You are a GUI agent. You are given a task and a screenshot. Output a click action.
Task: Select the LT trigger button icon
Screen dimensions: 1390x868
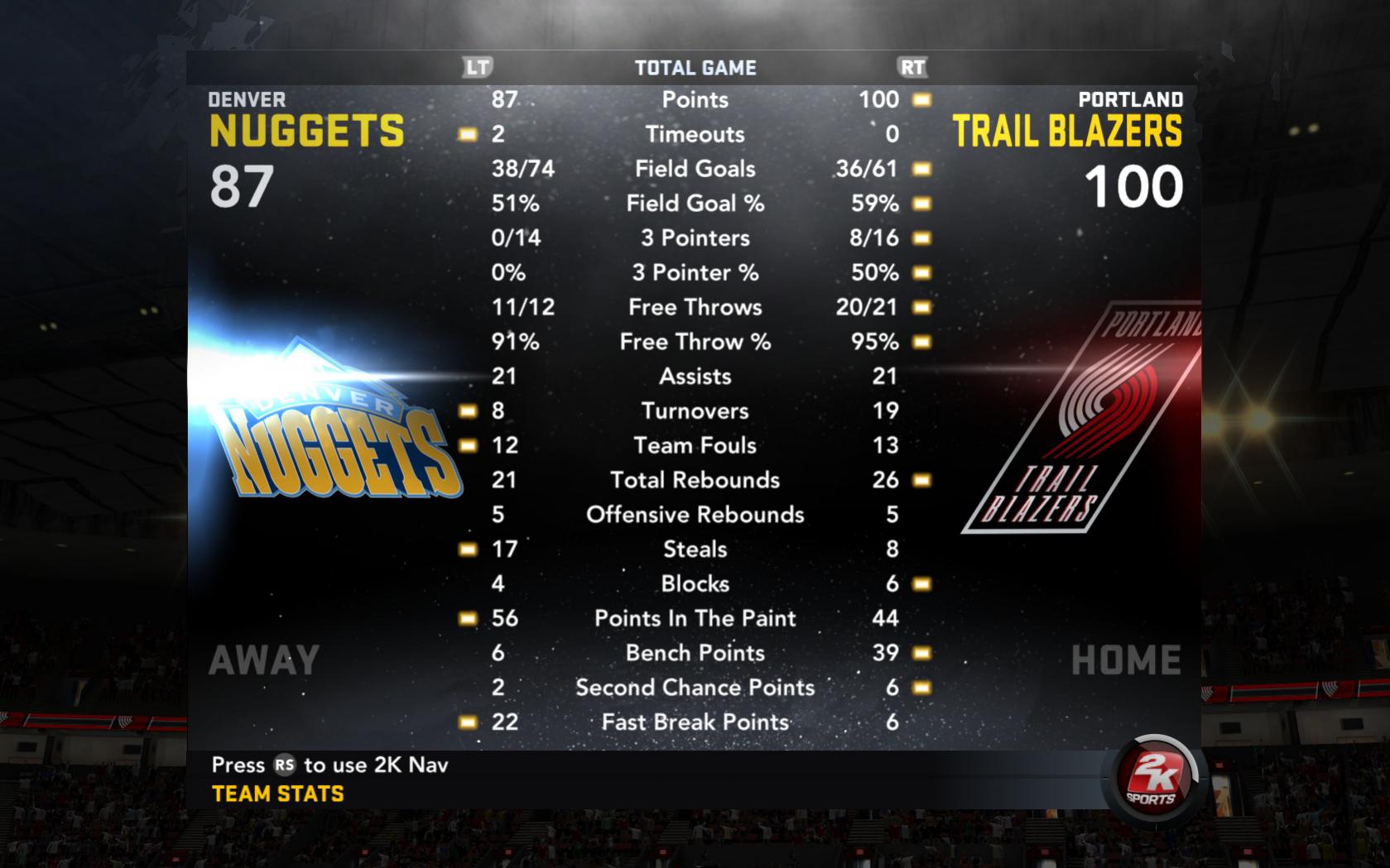479,69
